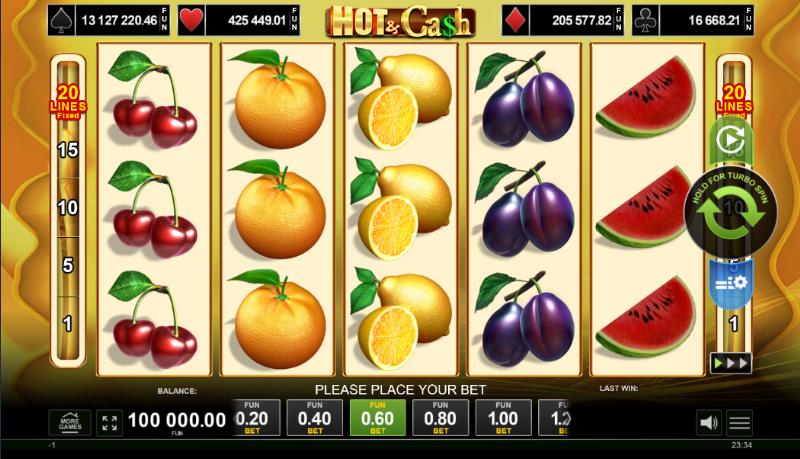Toggle the triple-arrow fast-forward button
Screen dimensions: 800x459
pos(730,362)
